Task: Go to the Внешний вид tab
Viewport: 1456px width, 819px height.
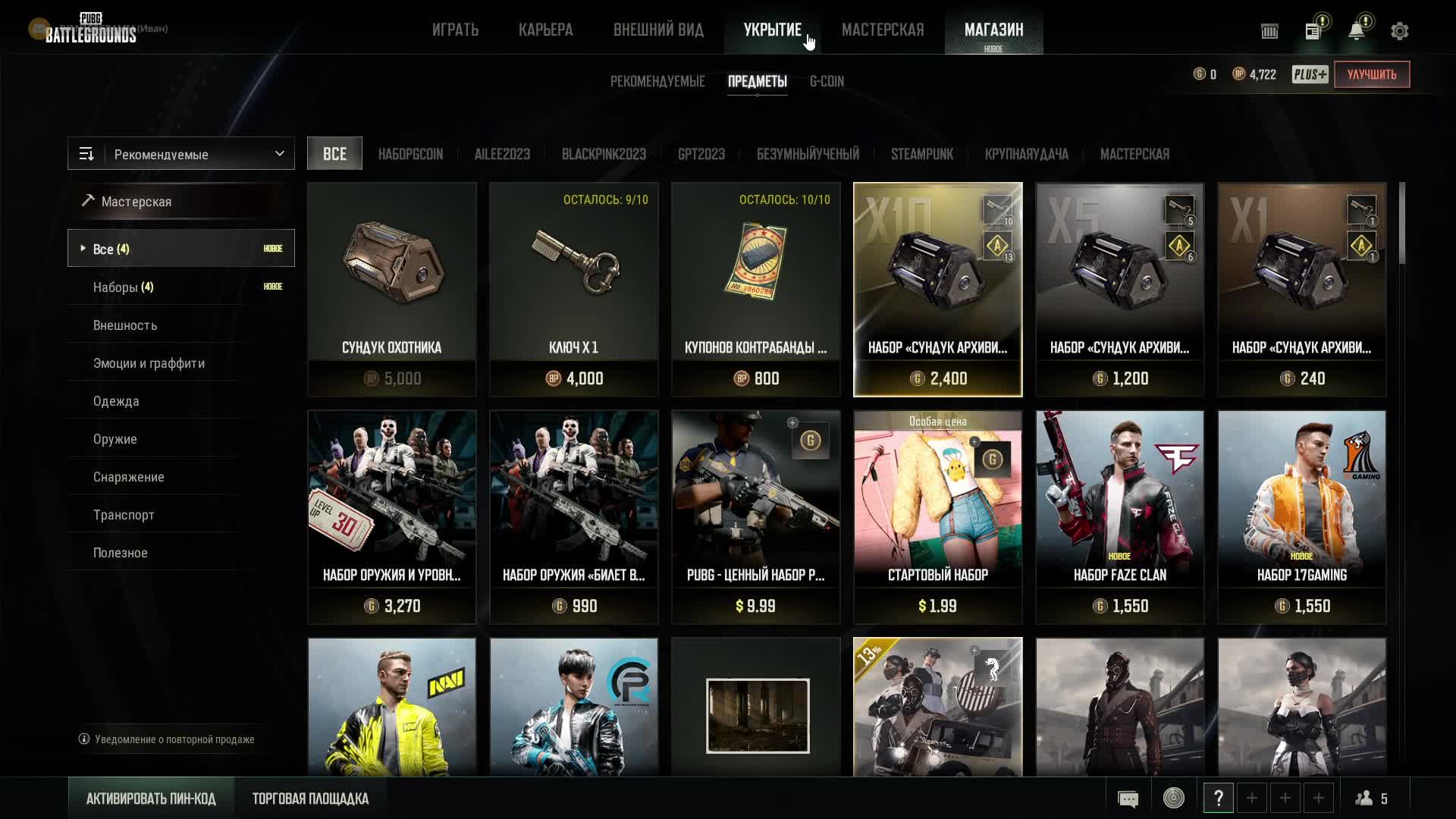Action: (658, 30)
